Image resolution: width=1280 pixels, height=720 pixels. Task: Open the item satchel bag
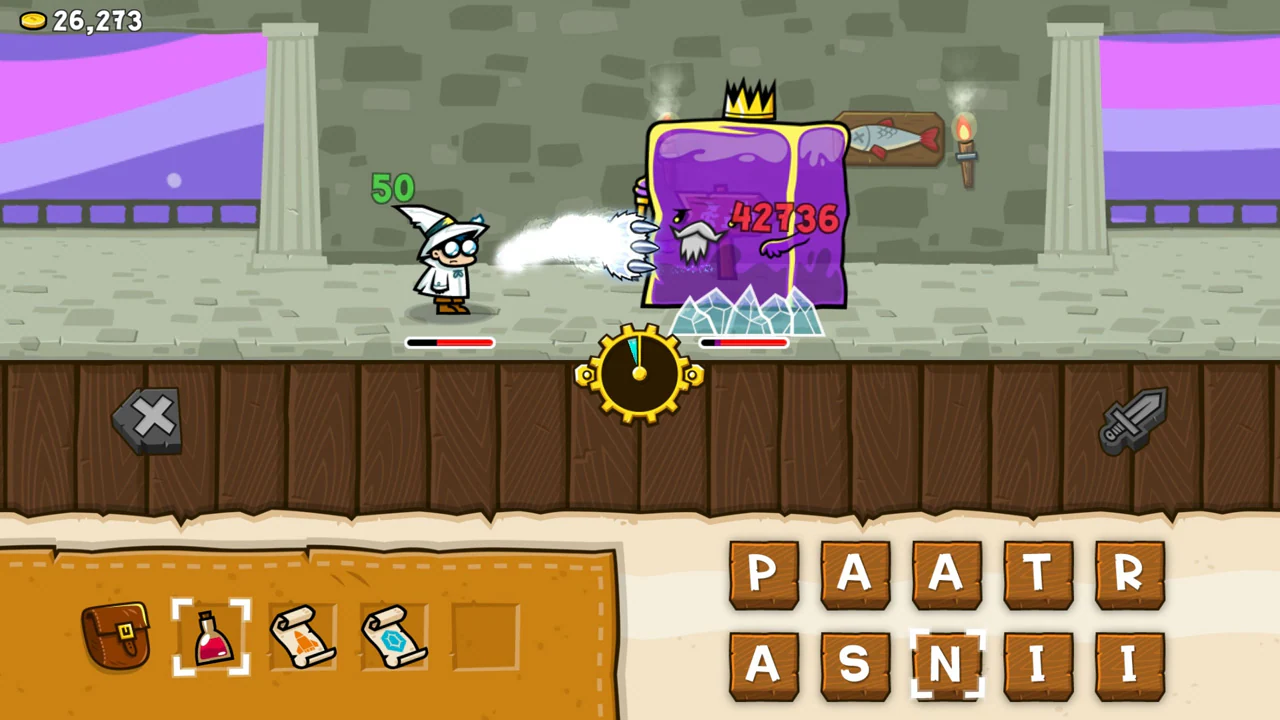(x=117, y=637)
